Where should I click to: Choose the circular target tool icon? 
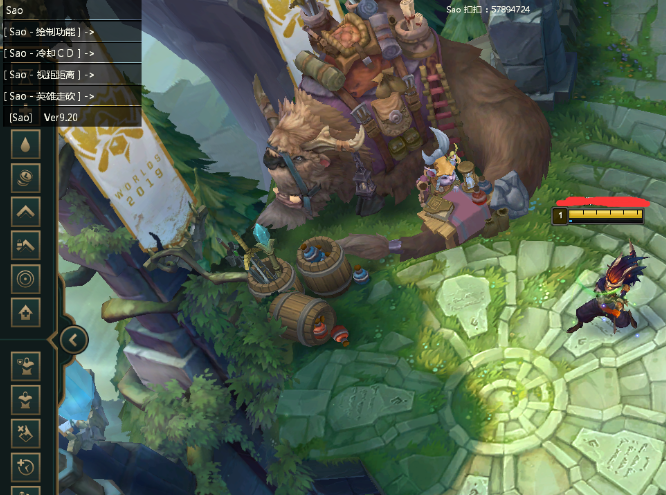(25, 278)
